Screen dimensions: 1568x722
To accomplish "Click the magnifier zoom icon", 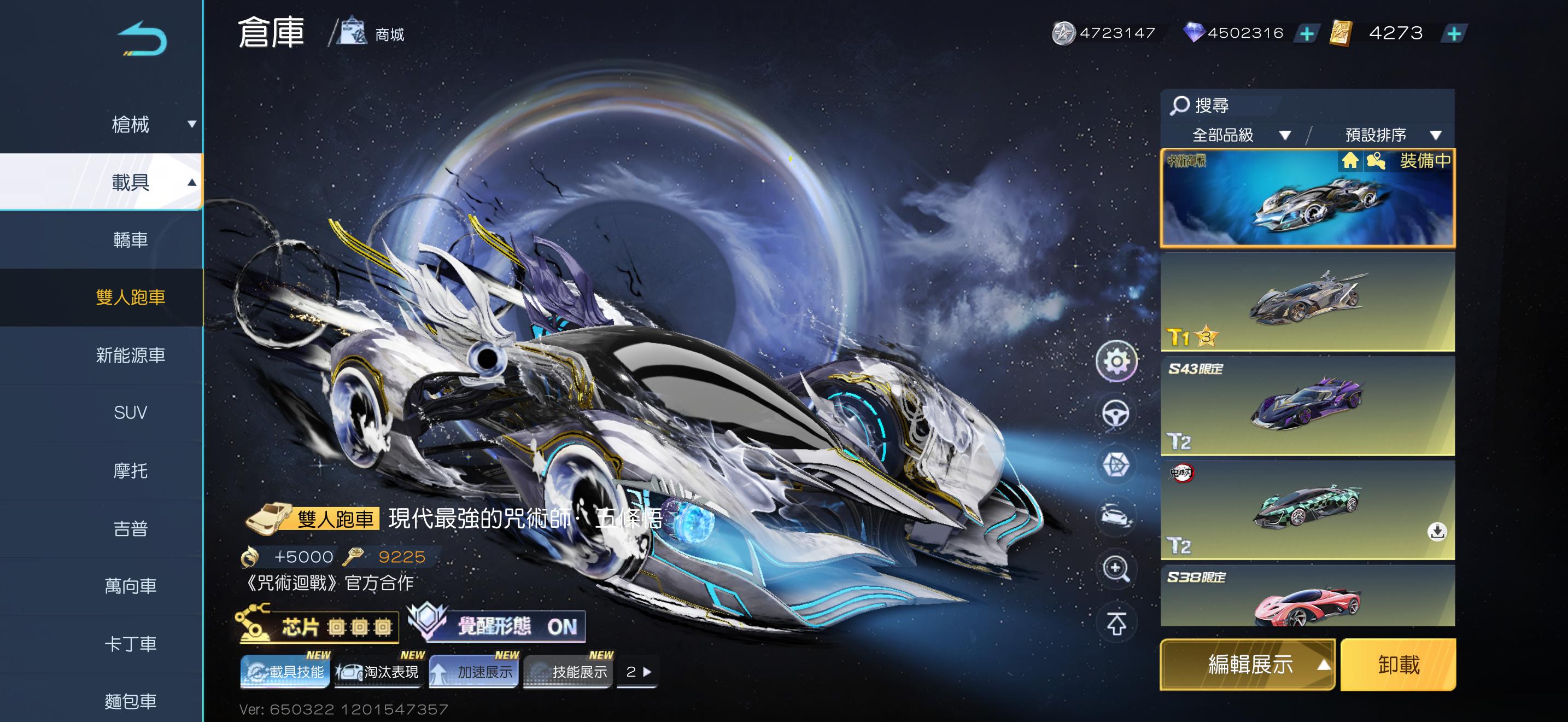I will pyautogui.click(x=1116, y=569).
